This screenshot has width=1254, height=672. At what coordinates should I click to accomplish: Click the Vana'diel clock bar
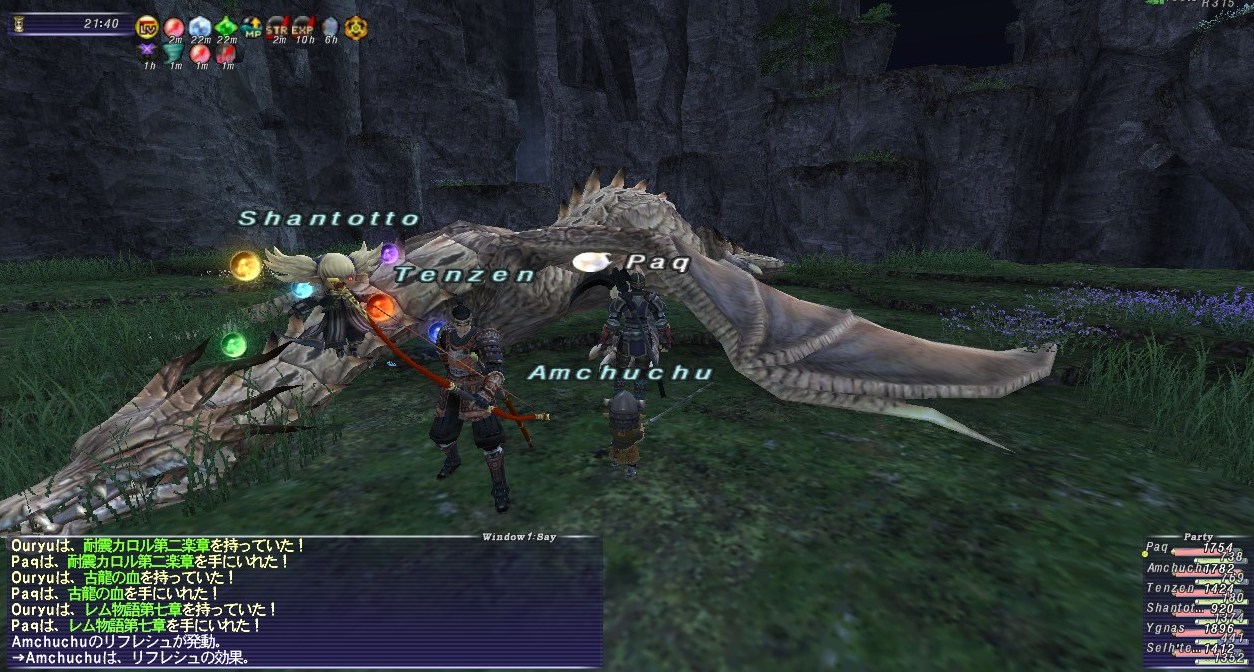pyautogui.click(x=68, y=24)
